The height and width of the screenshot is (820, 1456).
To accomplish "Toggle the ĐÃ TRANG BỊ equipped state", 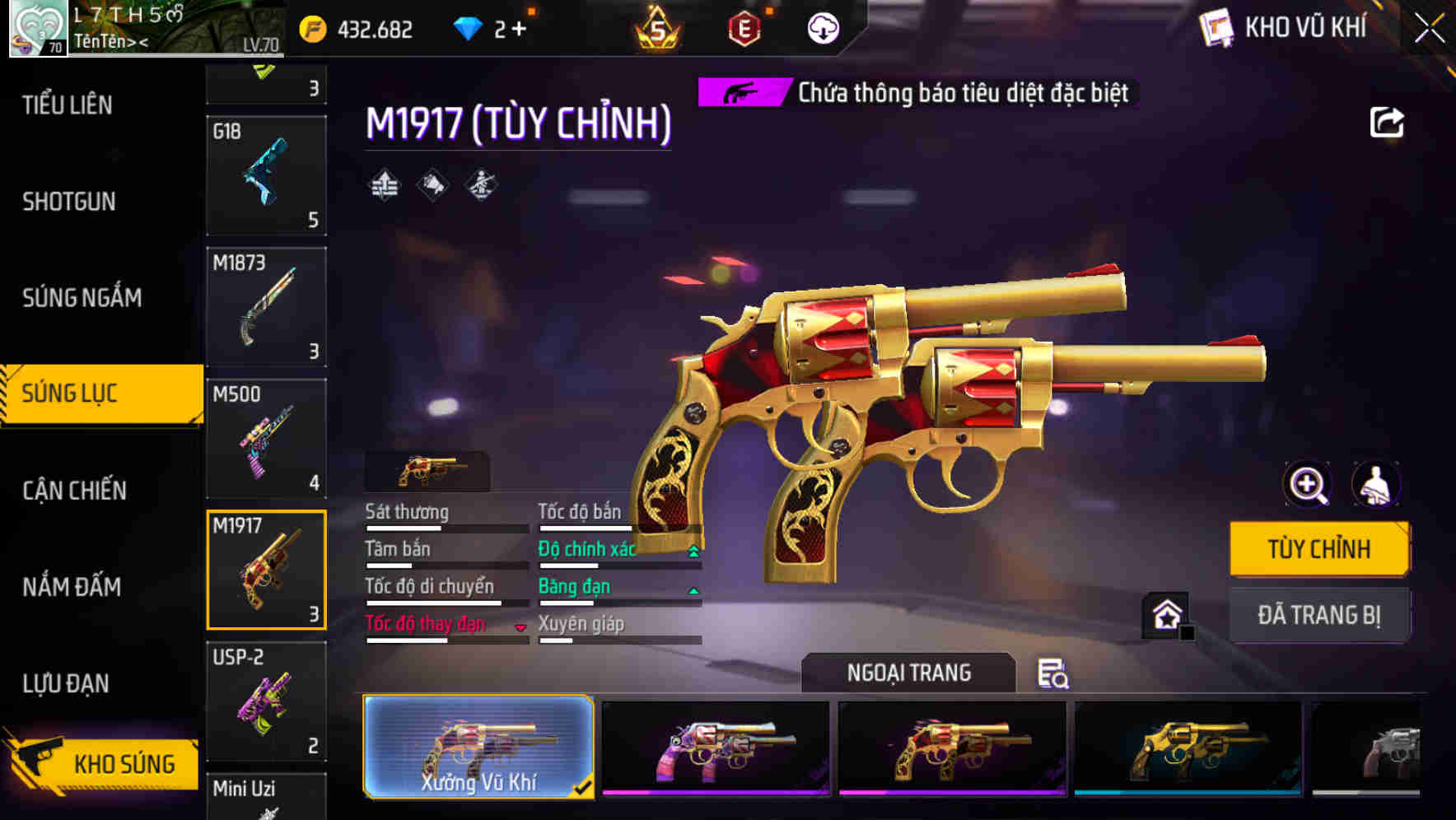I will [1319, 614].
